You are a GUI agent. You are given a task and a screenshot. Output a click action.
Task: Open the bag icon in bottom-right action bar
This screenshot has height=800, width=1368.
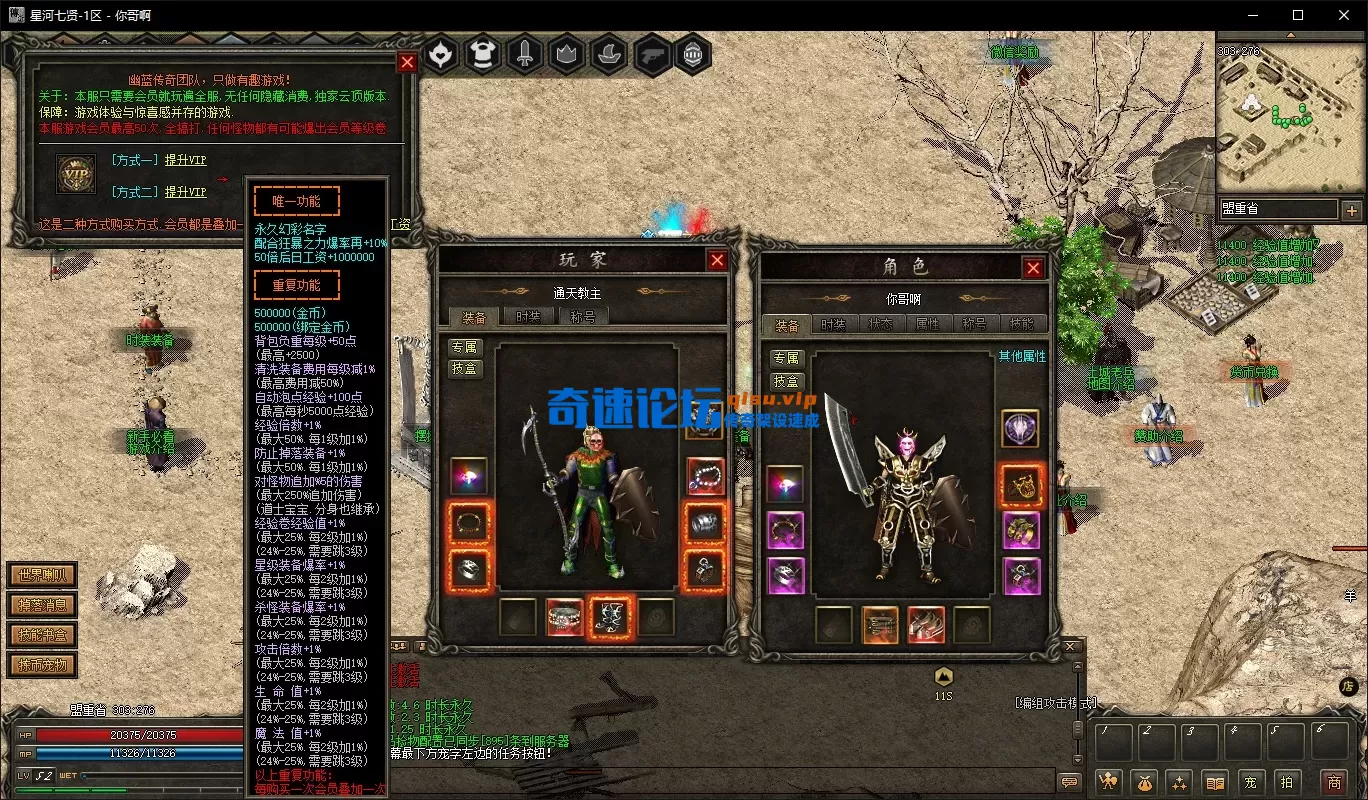click(1143, 782)
